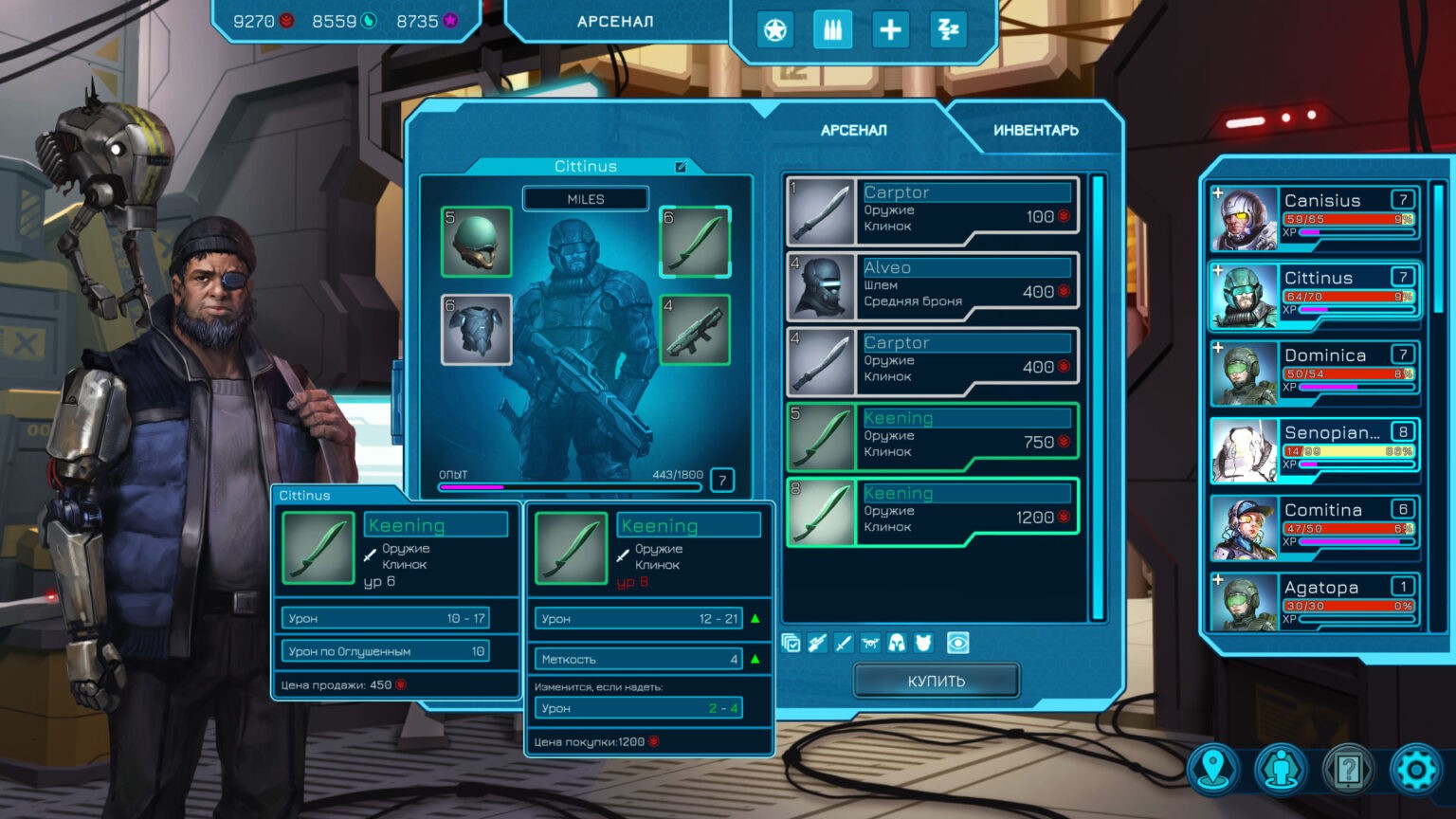Viewport: 1456px width, 819px height.
Task: Choose the Carptor blade priced at 100
Action: (933, 210)
